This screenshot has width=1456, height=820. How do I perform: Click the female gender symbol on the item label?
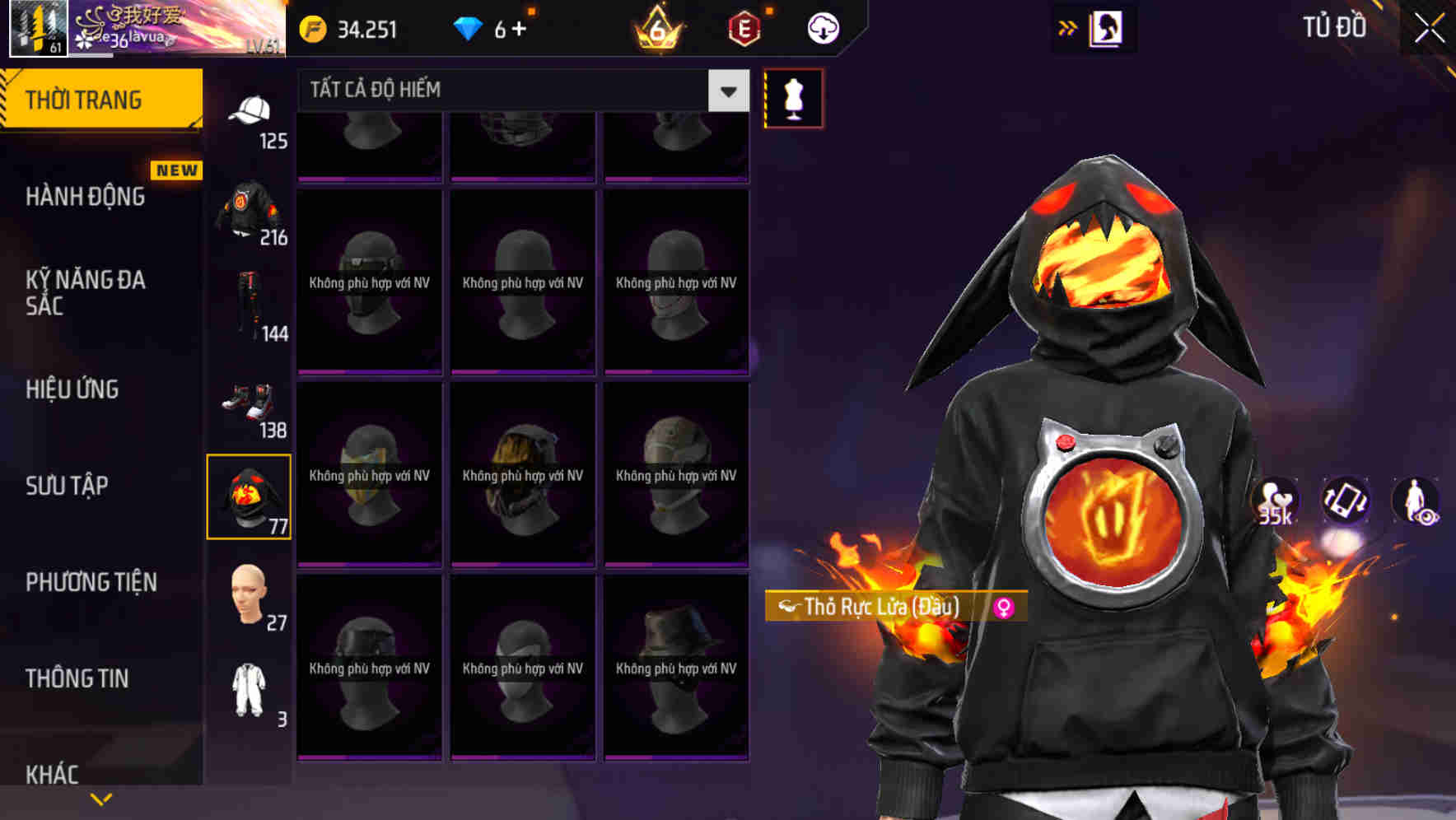(1004, 608)
